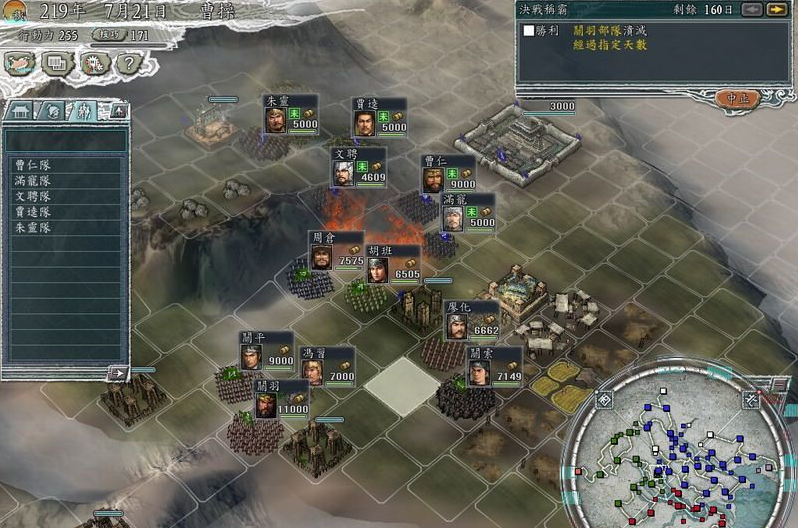This screenshot has width=798, height=528.
Task: Select the 周倉 unit label with 7575 troops
Action: pos(336,249)
